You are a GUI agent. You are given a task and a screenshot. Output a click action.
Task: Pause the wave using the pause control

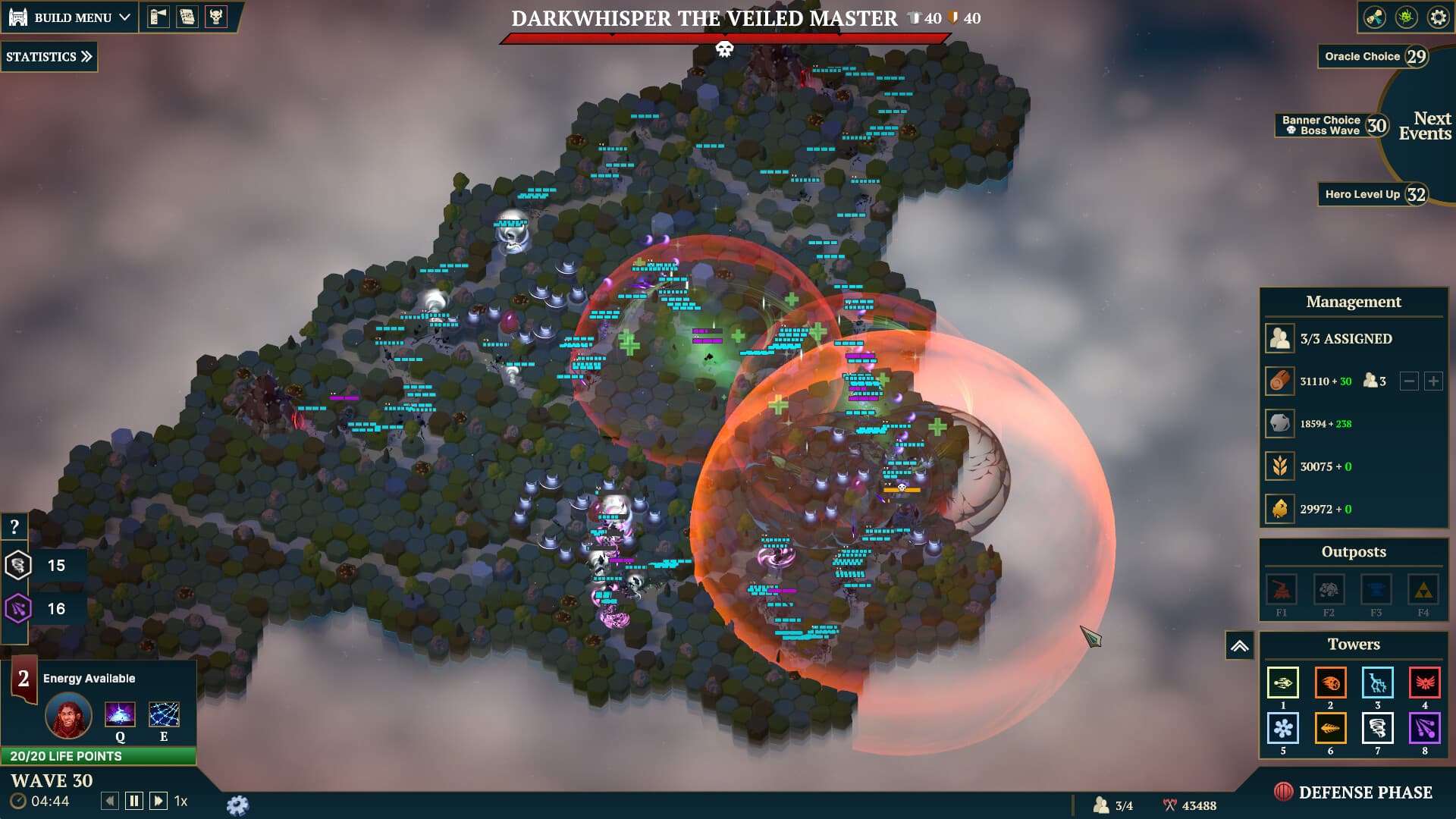pyautogui.click(x=133, y=799)
